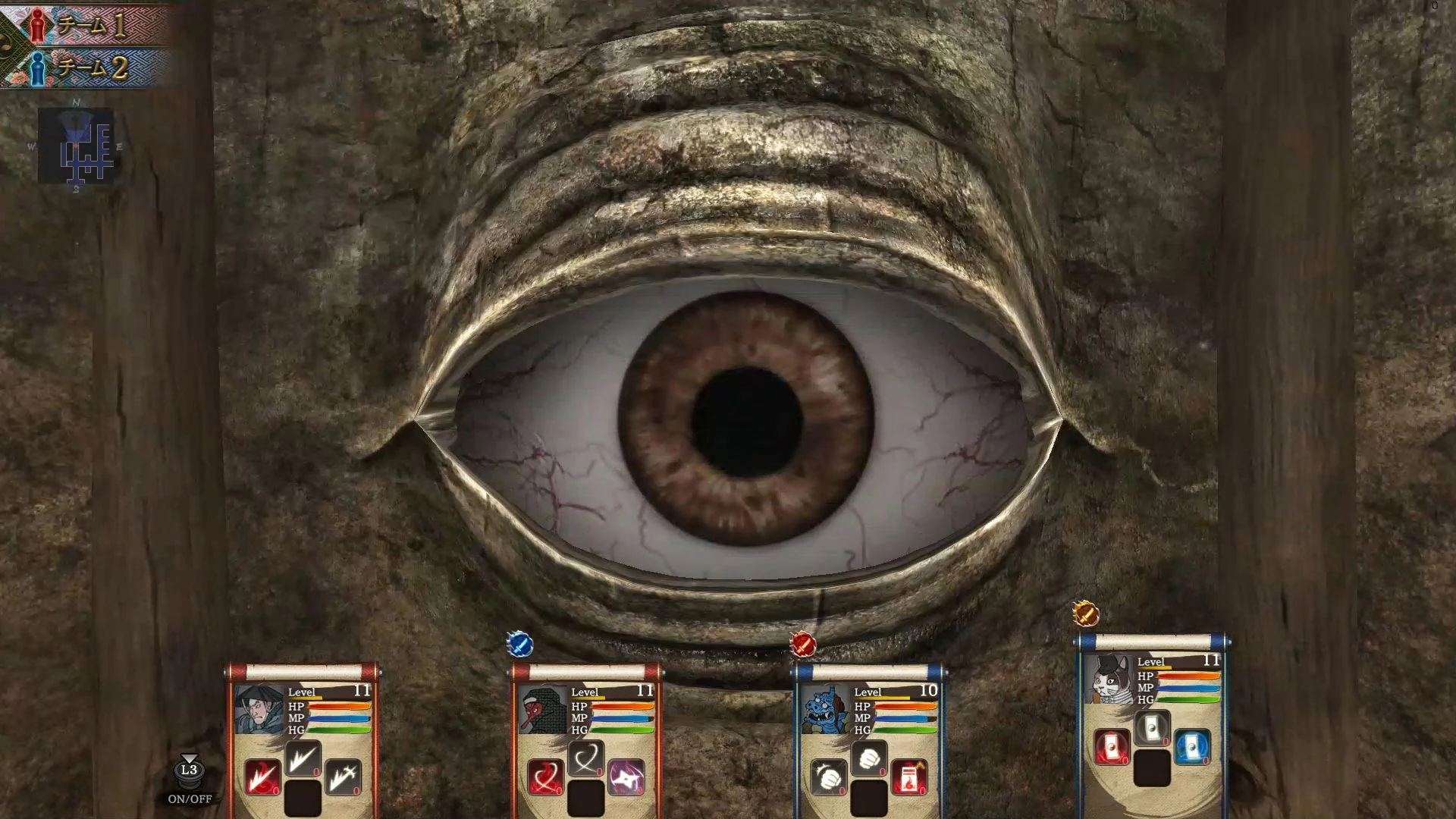The height and width of the screenshot is (819, 1456).
Task: Click the oni's green HG gauge bar
Action: coord(905,730)
